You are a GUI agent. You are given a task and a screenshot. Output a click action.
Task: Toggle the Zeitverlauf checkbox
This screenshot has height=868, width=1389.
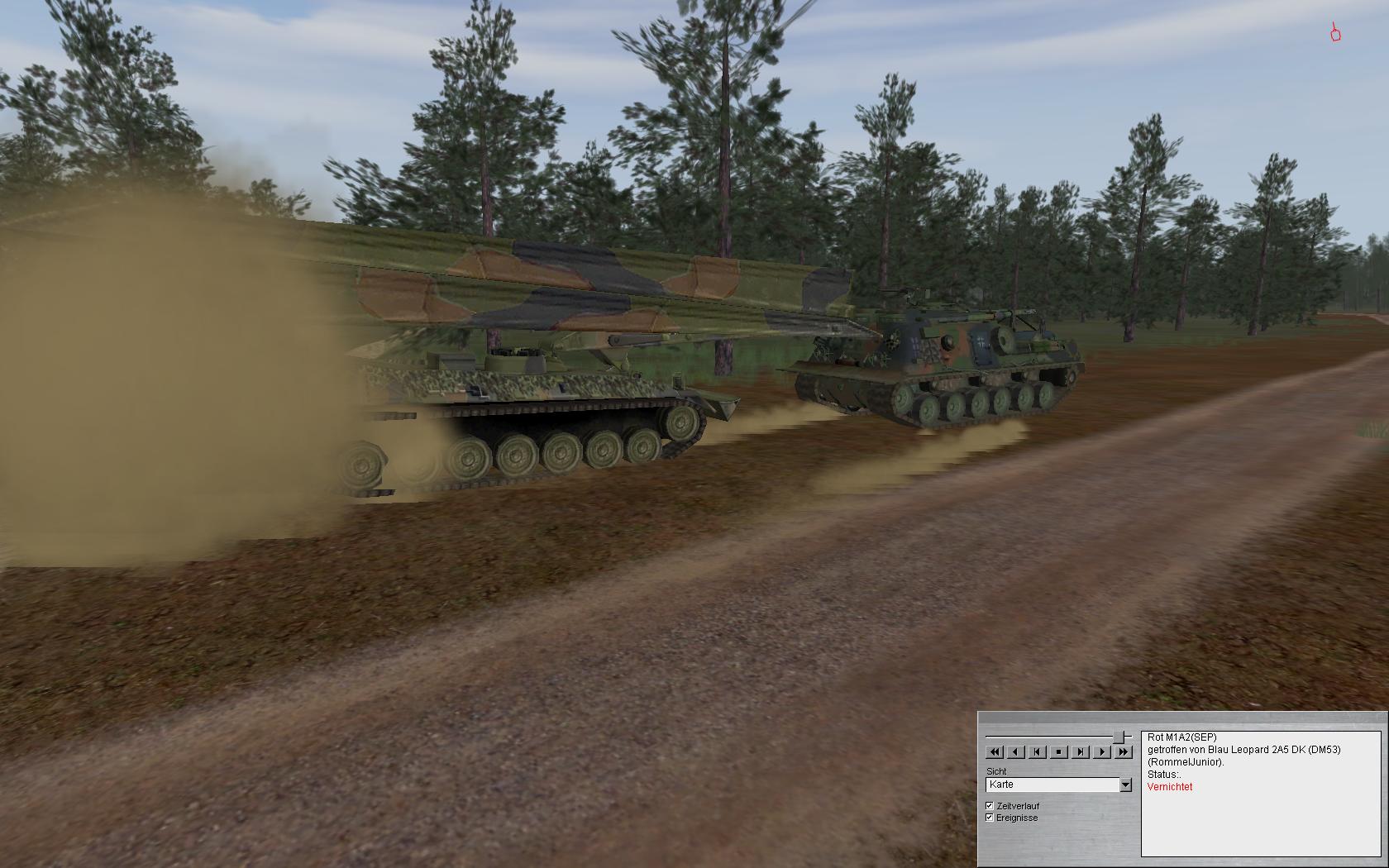point(990,805)
